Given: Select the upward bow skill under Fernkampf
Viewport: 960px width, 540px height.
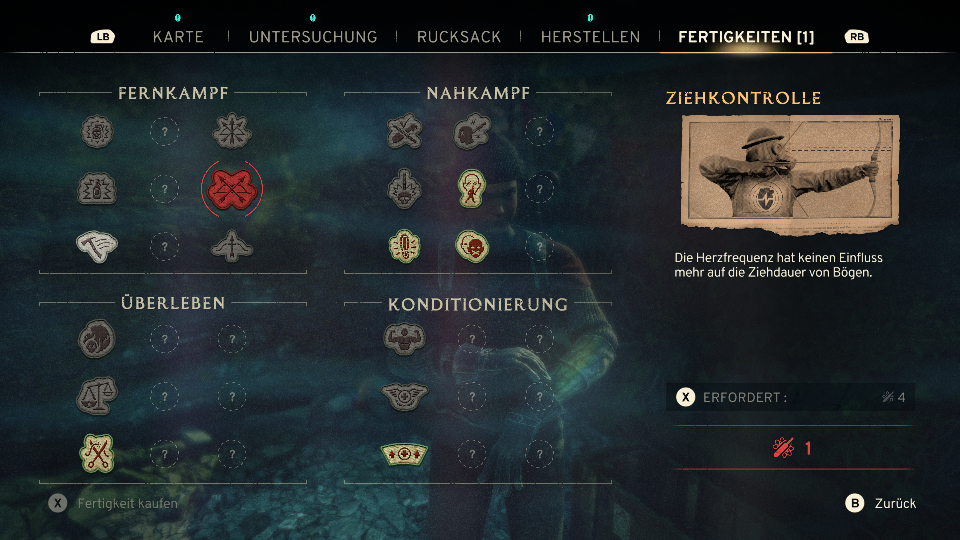Looking at the screenshot, I should point(232,245).
